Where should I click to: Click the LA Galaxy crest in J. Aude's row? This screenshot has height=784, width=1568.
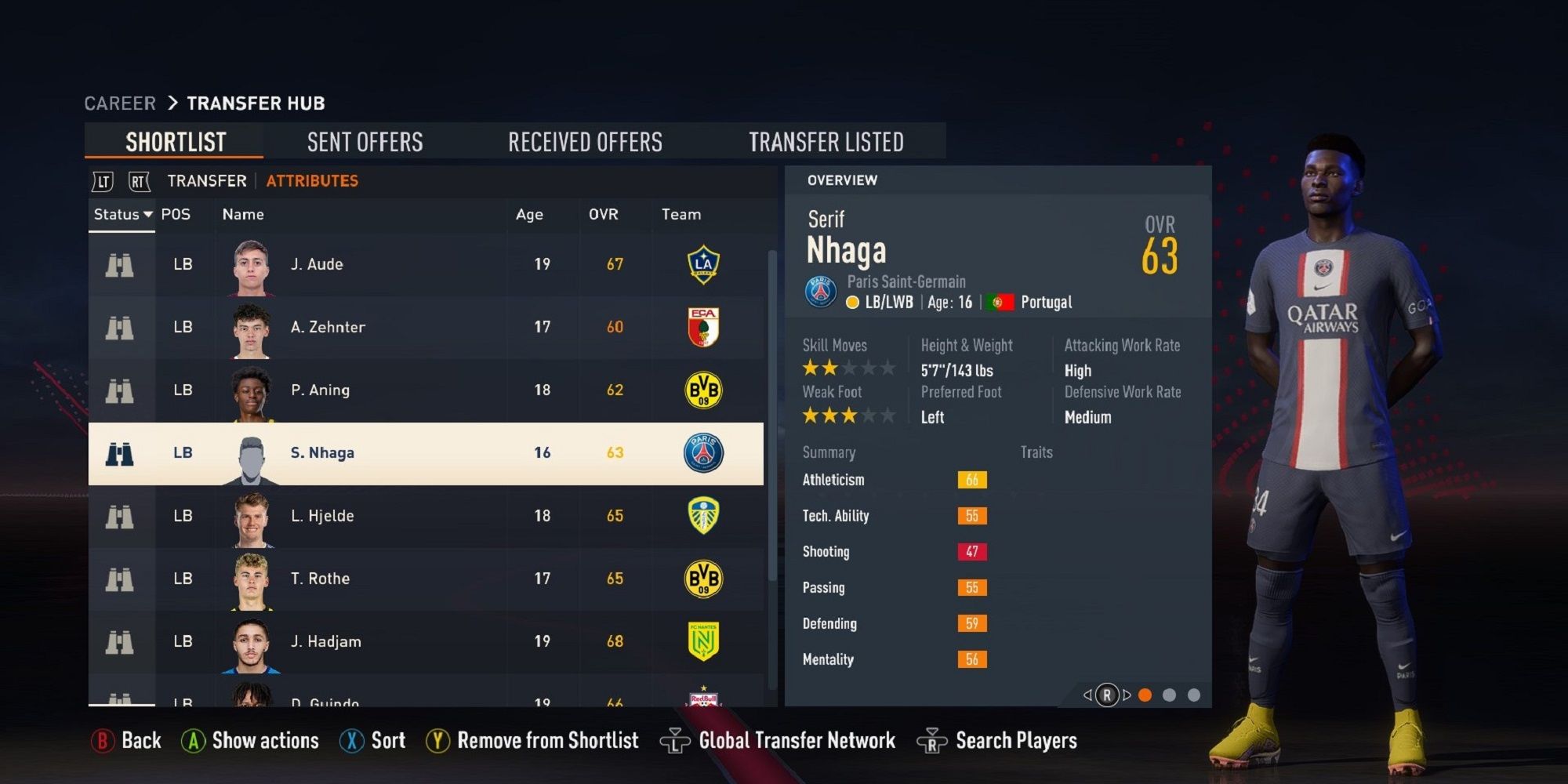click(702, 264)
